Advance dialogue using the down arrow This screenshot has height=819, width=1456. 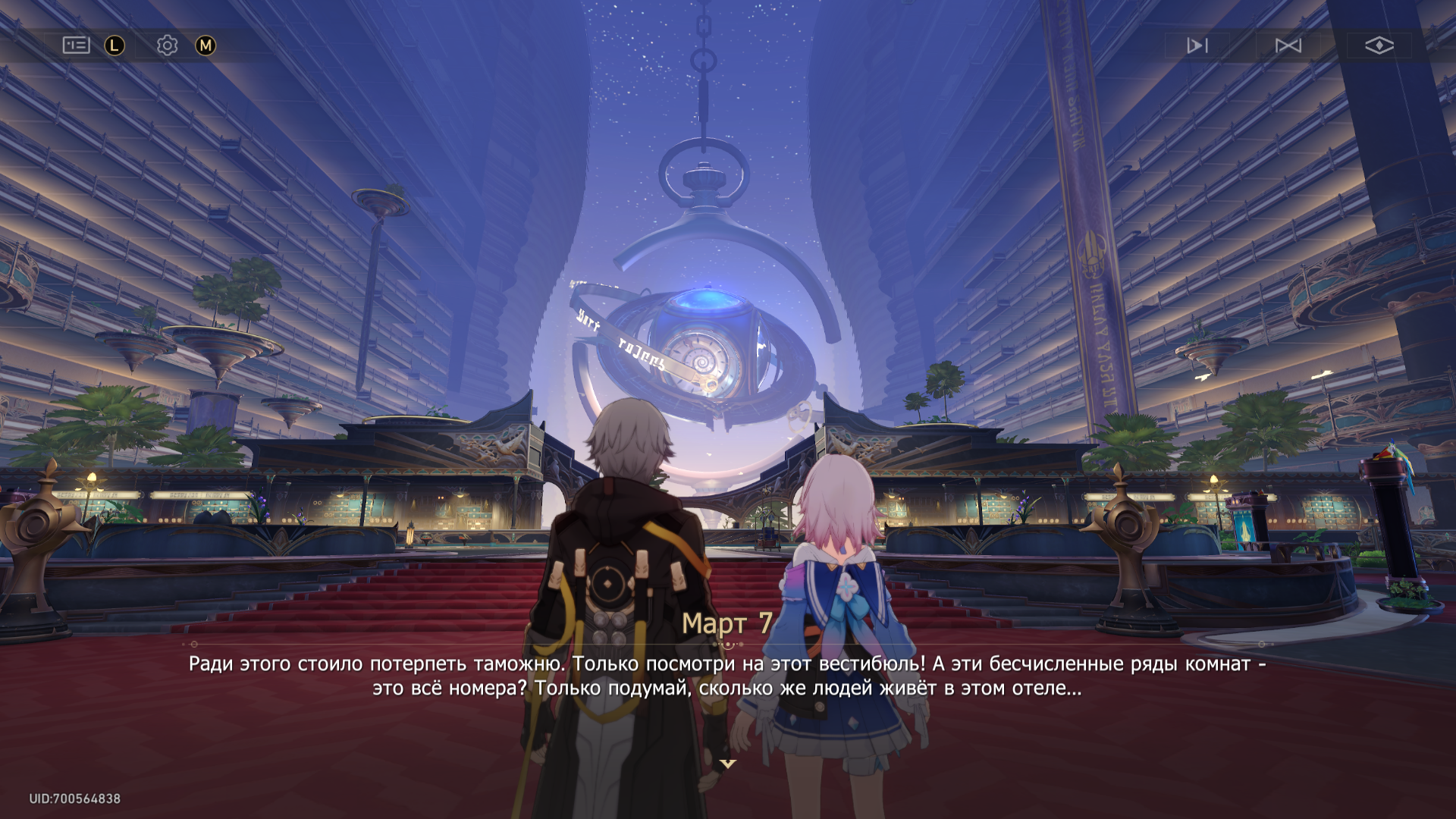(x=728, y=764)
